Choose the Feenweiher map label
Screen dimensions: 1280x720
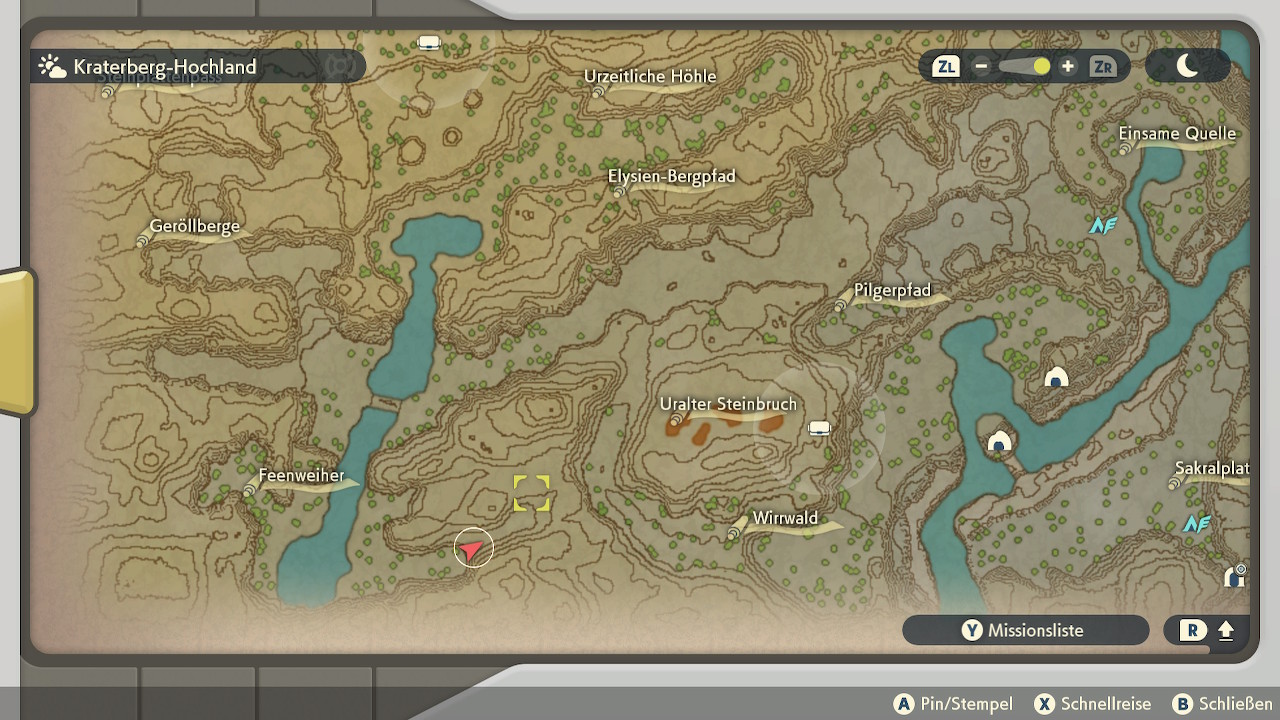(301, 476)
